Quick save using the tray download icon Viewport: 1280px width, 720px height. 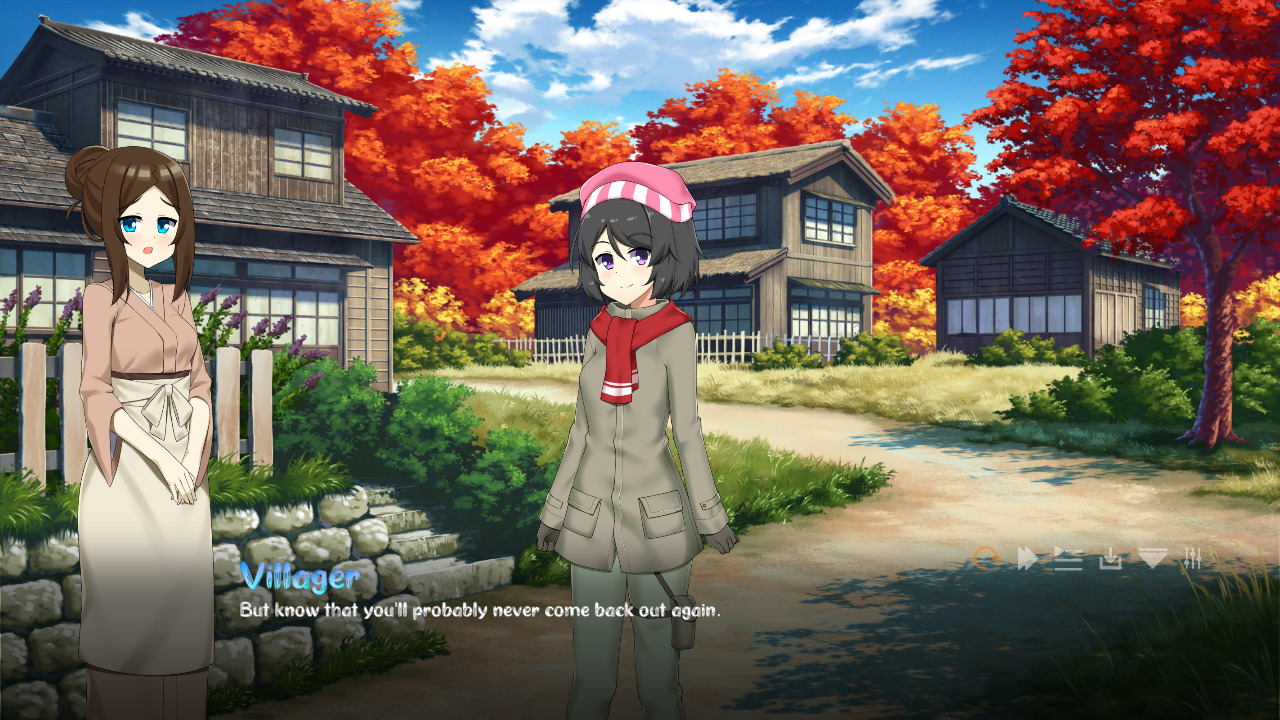click(x=1108, y=556)
